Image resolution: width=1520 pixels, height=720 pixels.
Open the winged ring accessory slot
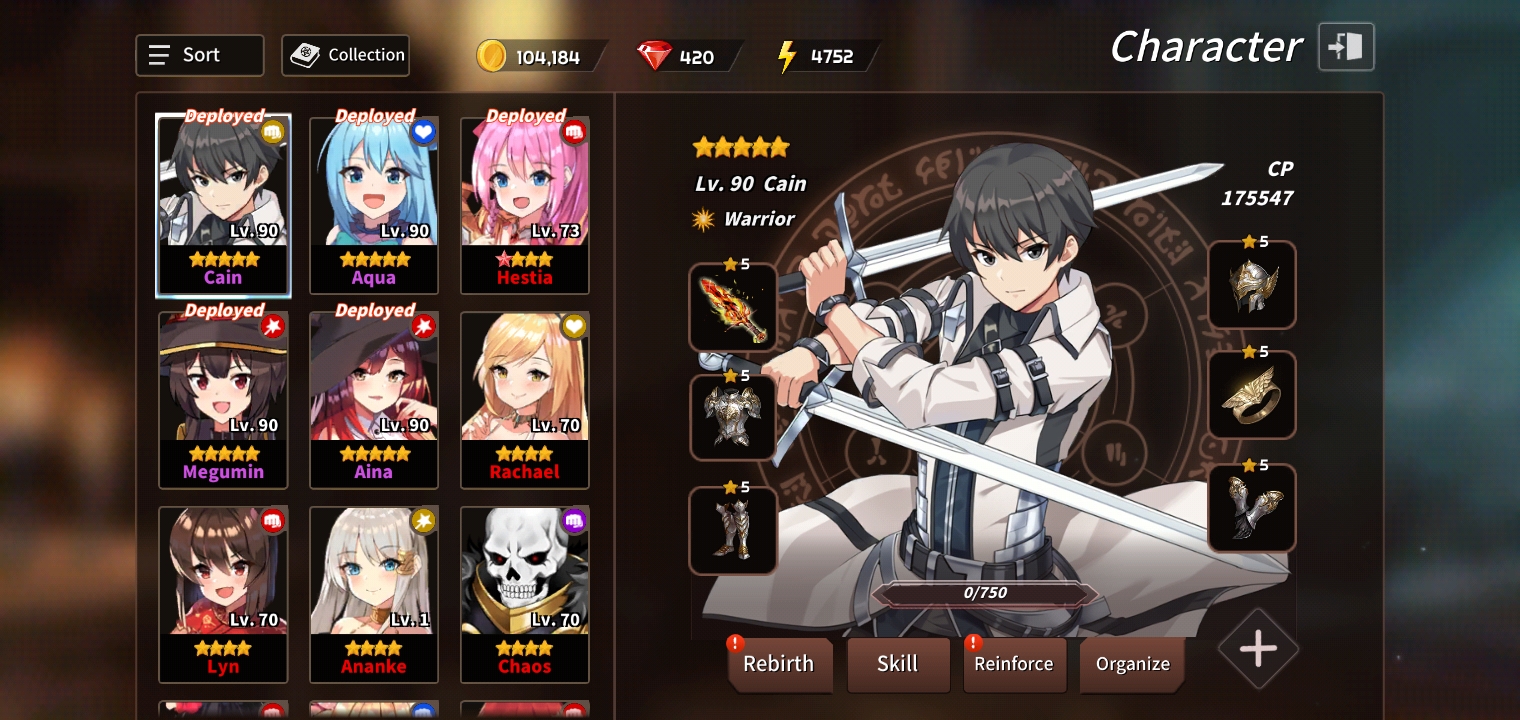coord(1252,396)
